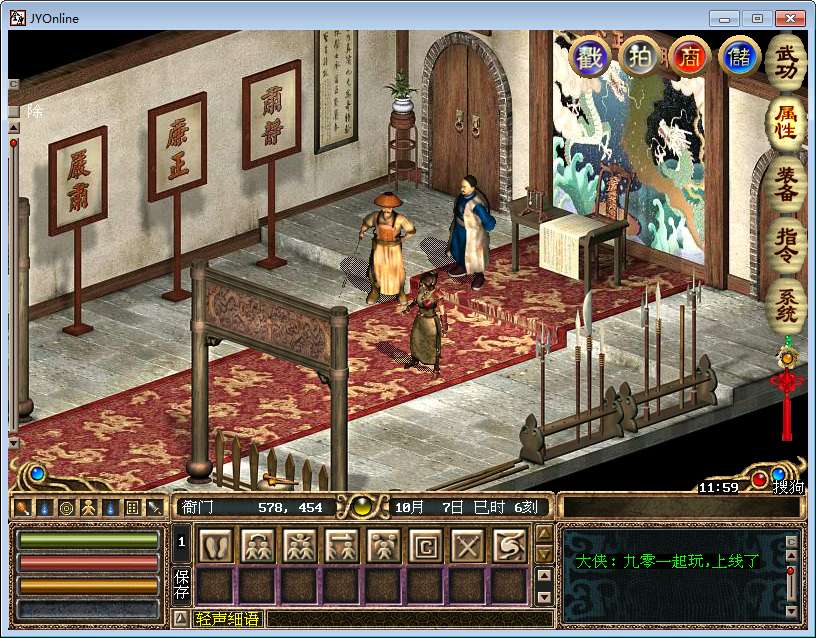Click the boxed letter C action icon
This screenshot has height=638, width=816.
[x=427, y=545]
